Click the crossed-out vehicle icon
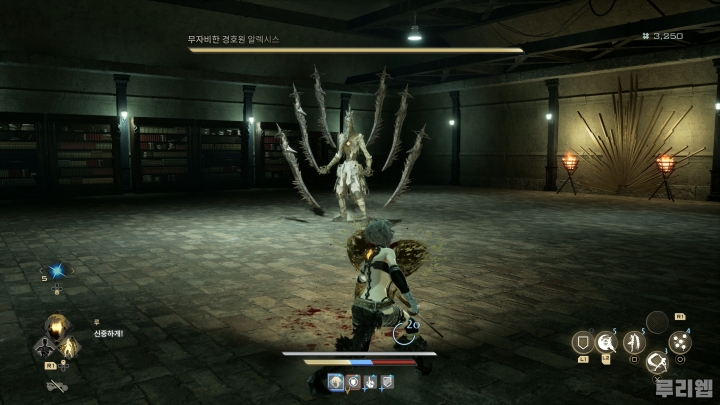This screenshot has height=405, width=720. click(56, 386)
